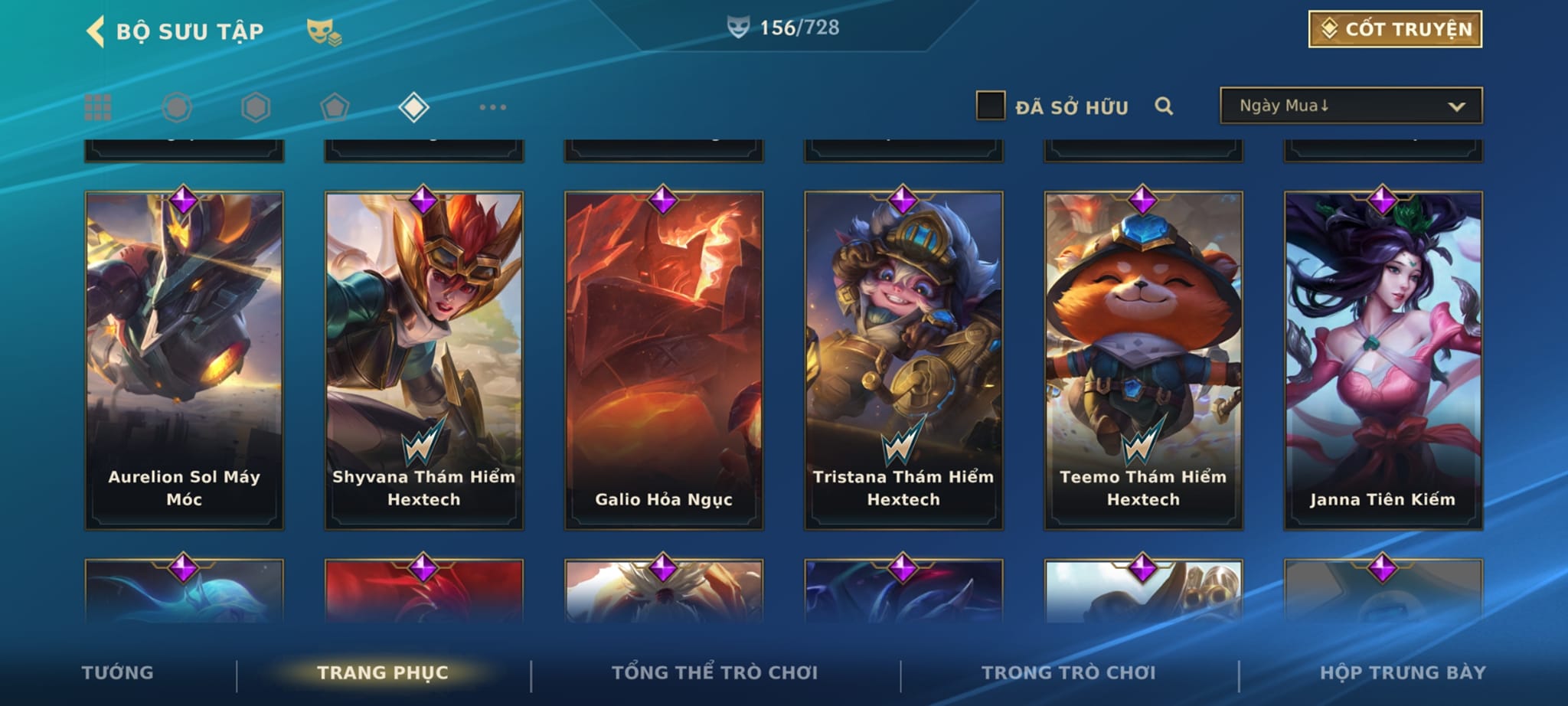
Task: Choose the Shyvana Thám Hiểm Hextech skin
Action: [424, 360]
